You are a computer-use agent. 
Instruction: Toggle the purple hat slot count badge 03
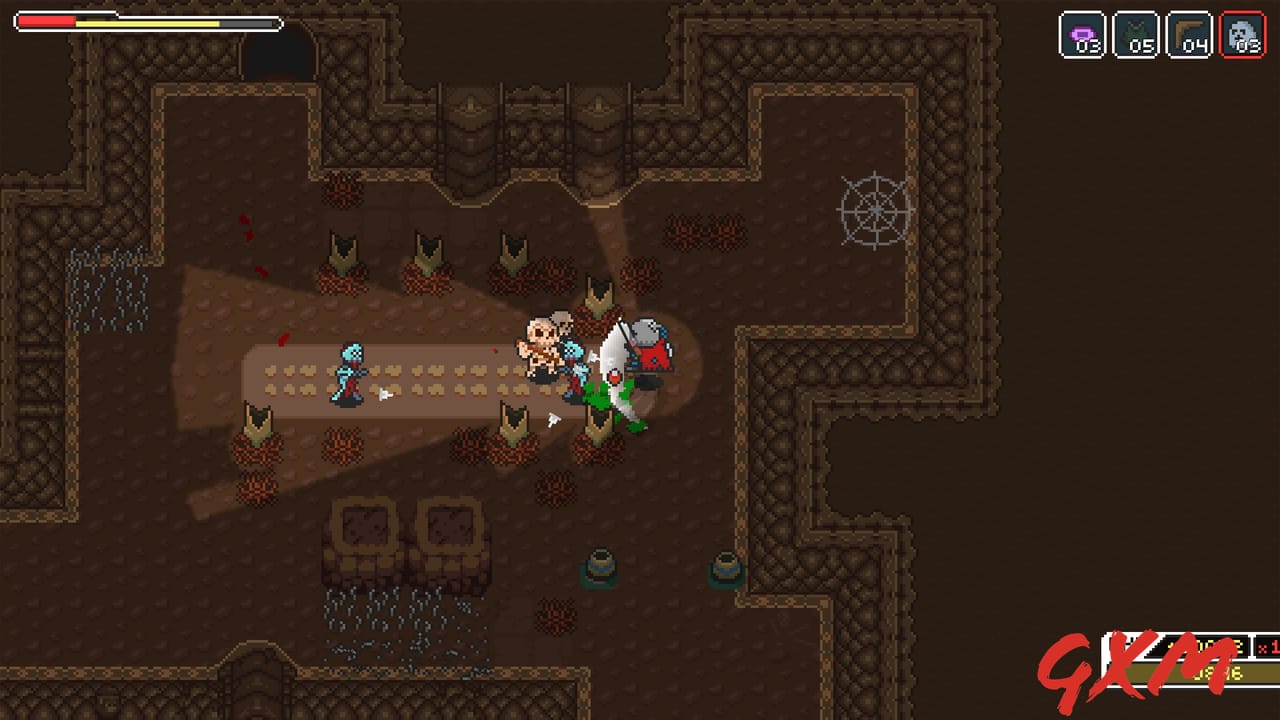pyautogui.click(x=1090, y=47)
